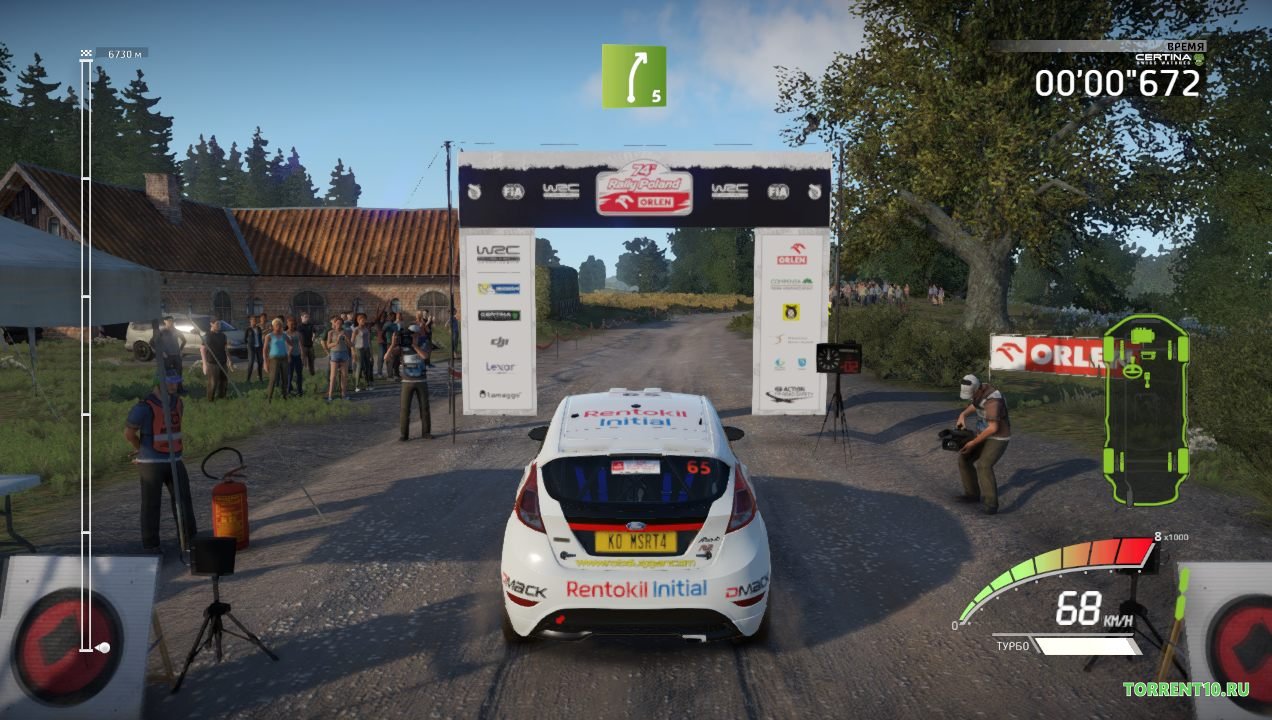Click the torrent10.ru watermark
The width and height of the screenshot is (1272, 720).
pos(1185,689)
